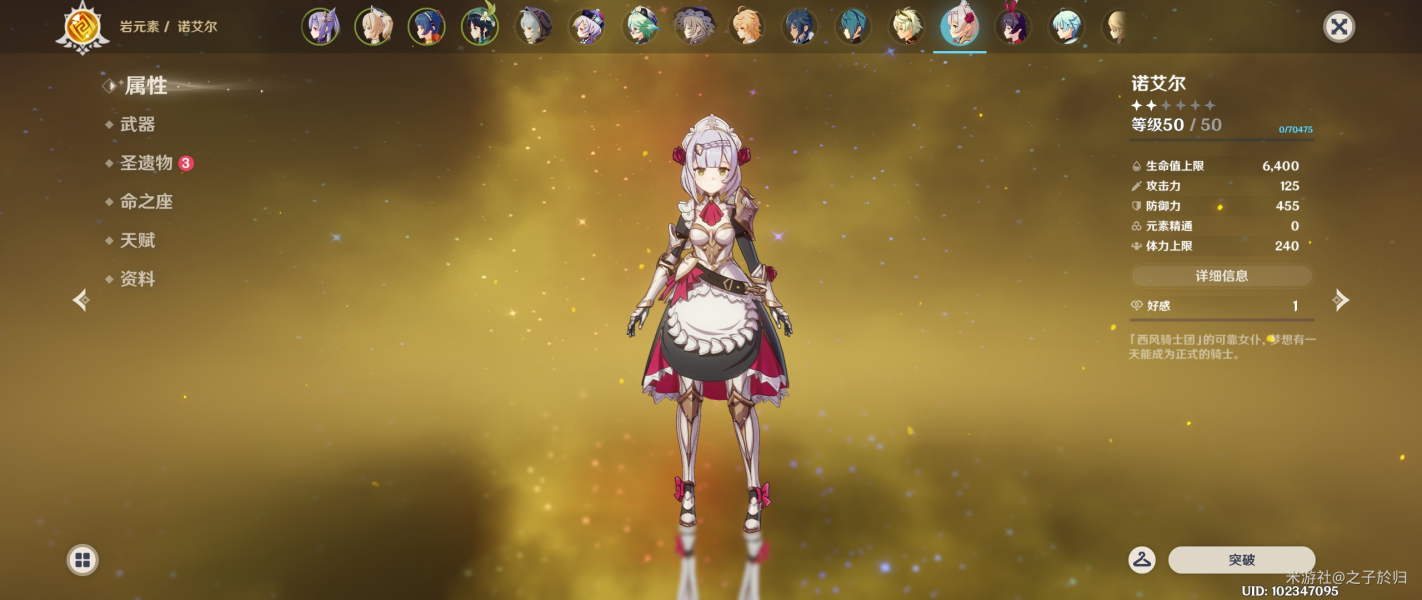Image resolution: width=1422 pixels, height=600 pixels.
Task: Open the 武器 (Weapon) menu entry
Action: point(137,125)
